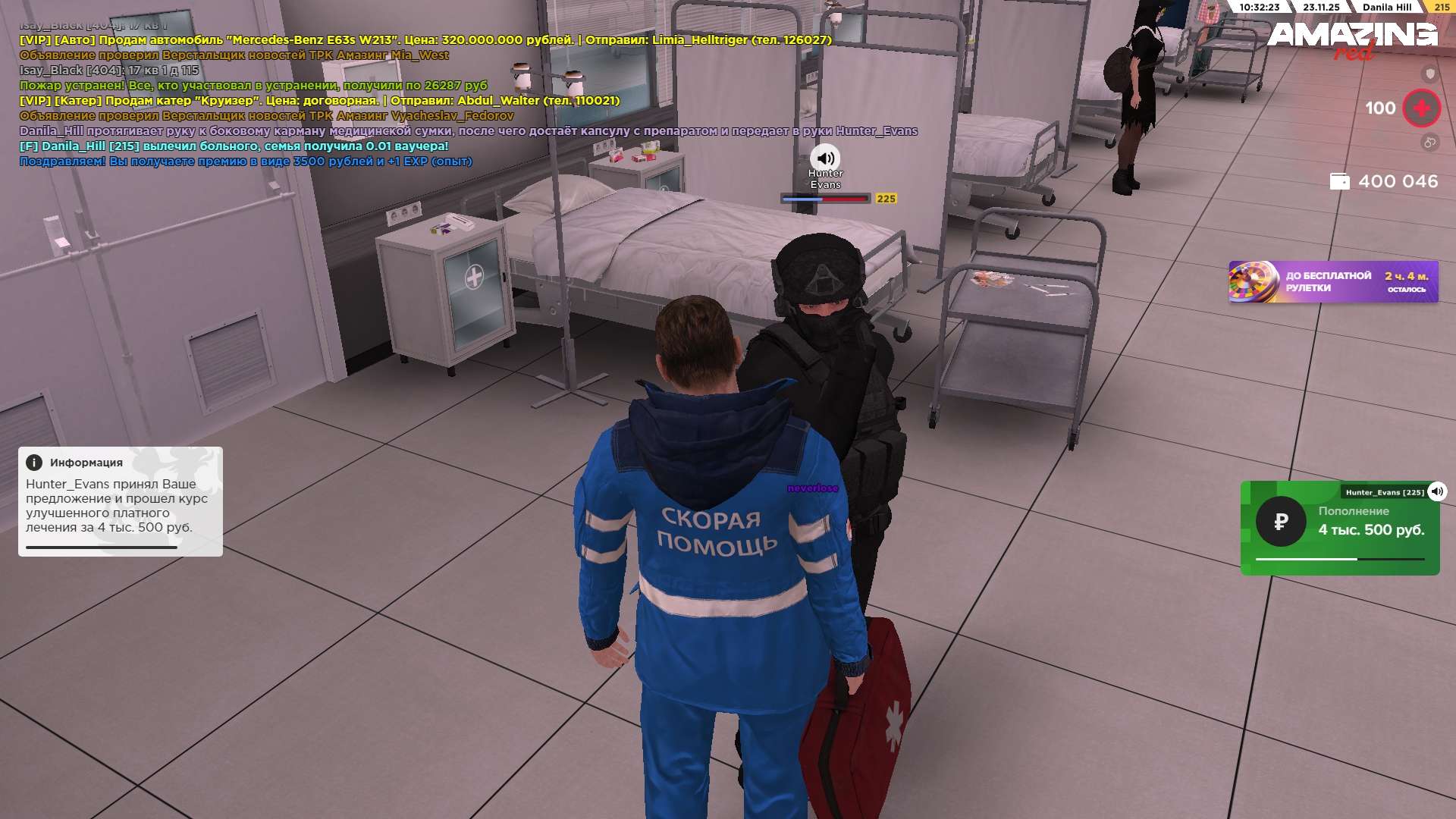This screenshot has height=819, width=1456.
Task: Open the 4,500 rub. payment notification
Action: click(x=1339, y=528)
